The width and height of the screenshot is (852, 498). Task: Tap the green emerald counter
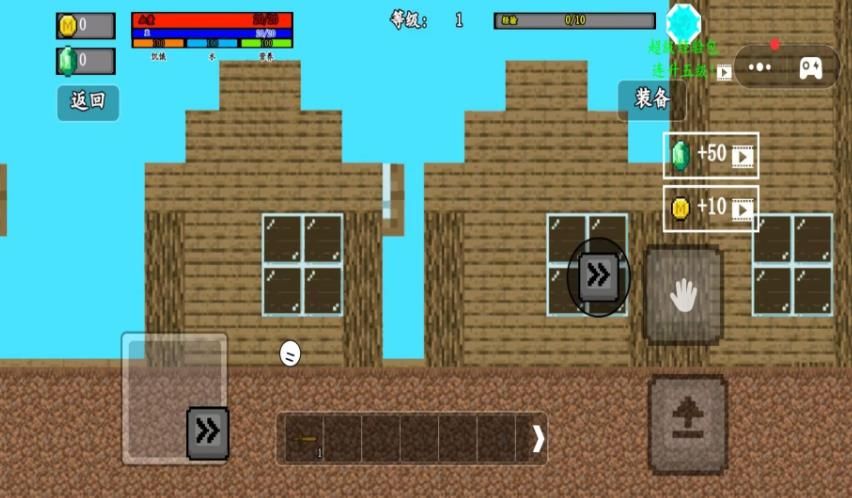click(85, 61)
